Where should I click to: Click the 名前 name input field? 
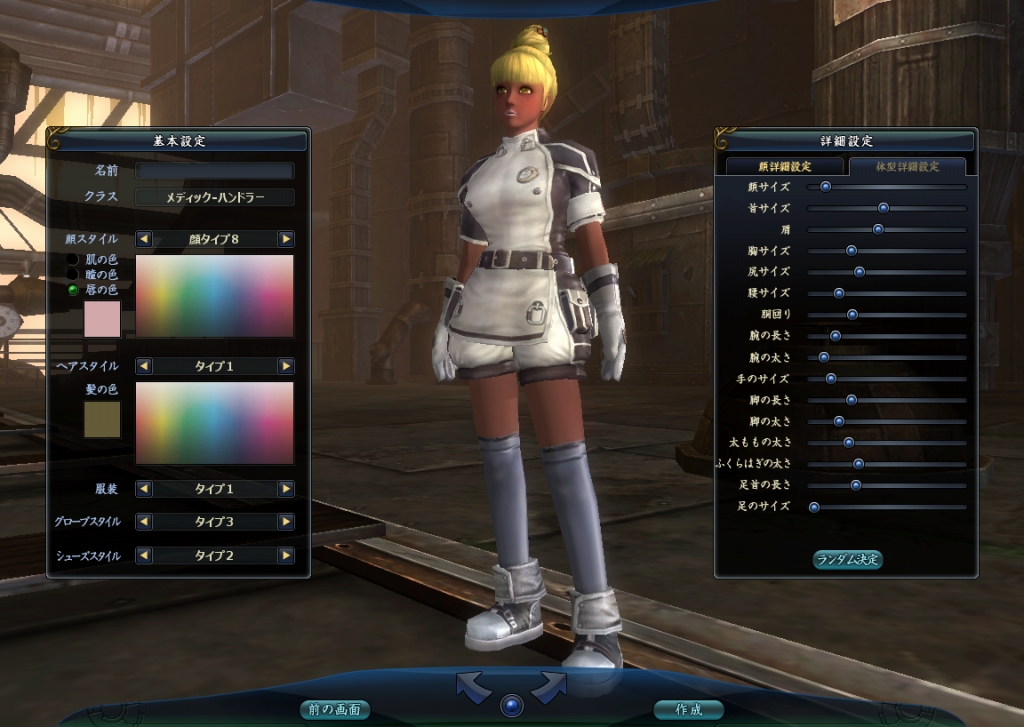point(215,171)
